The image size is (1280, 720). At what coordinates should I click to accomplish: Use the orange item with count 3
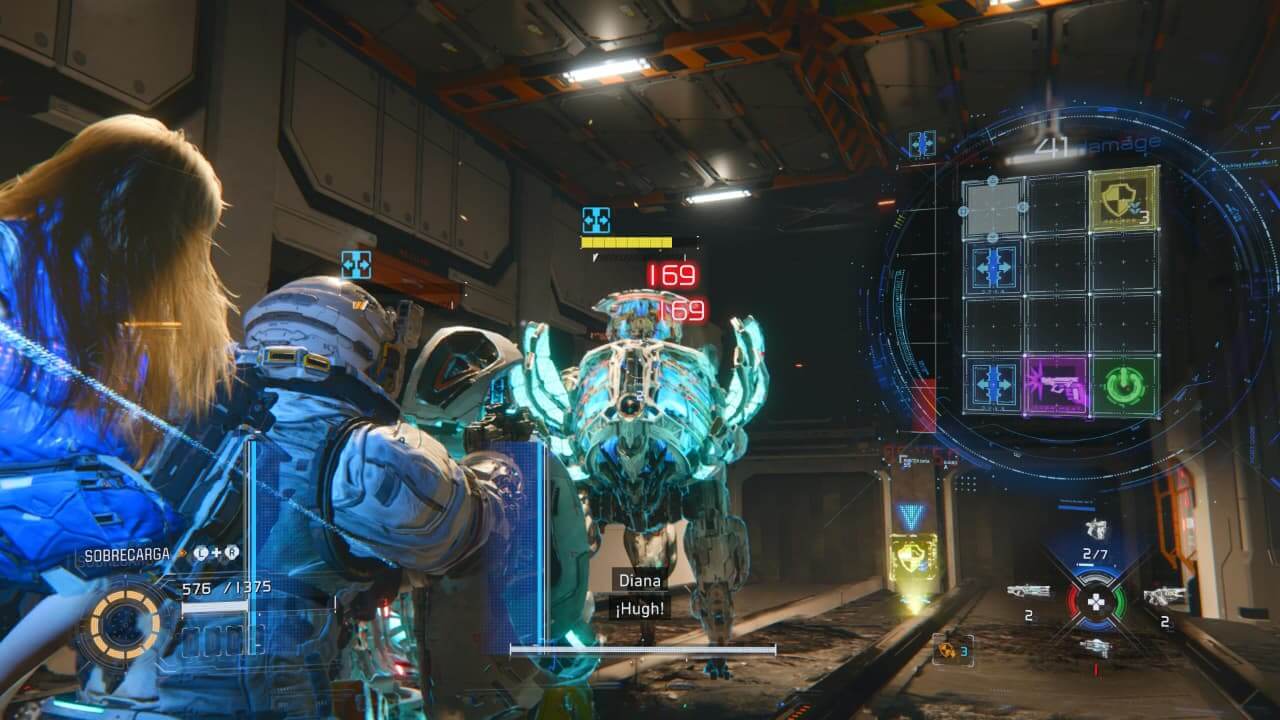tap(952, 650)
